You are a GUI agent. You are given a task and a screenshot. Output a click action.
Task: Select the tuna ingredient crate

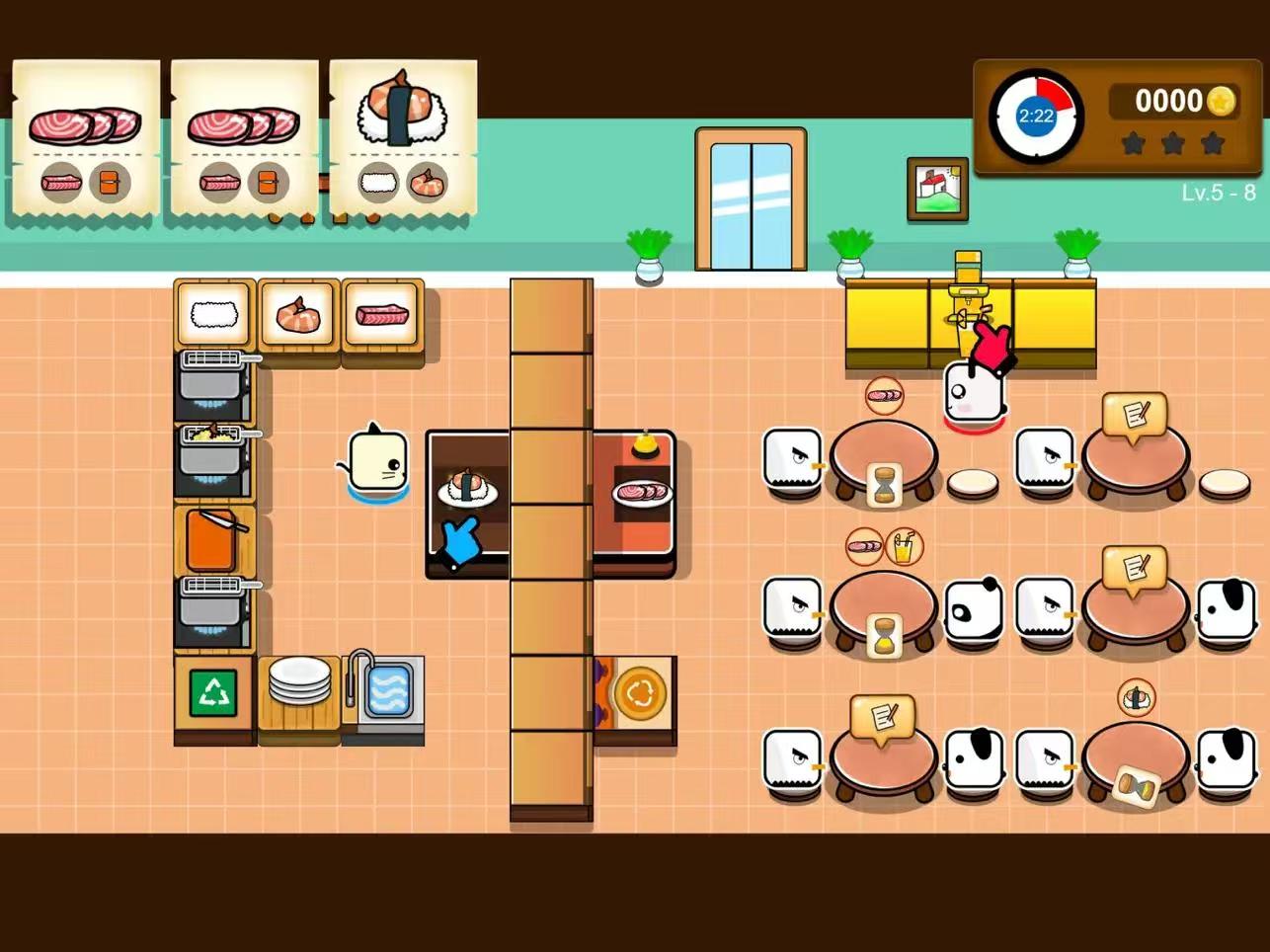(x=382, y=315)
